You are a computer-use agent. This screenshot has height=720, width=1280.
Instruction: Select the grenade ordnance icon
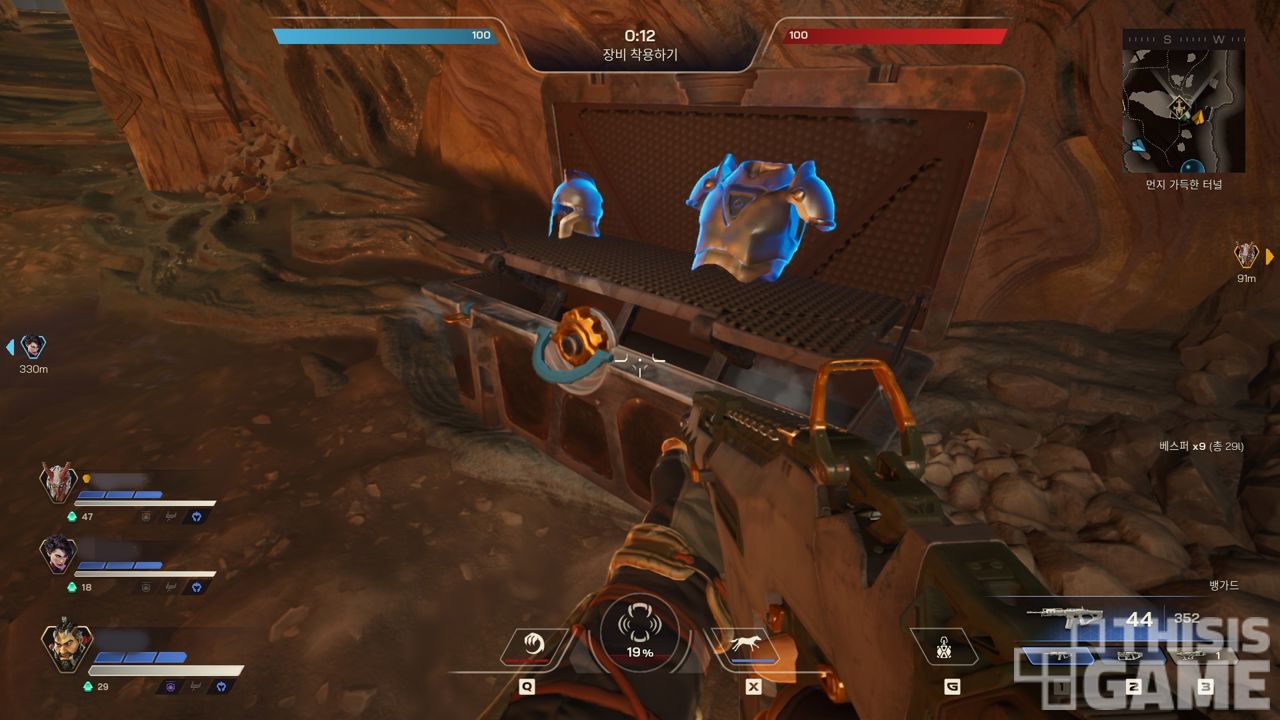(x=944, y=648)
